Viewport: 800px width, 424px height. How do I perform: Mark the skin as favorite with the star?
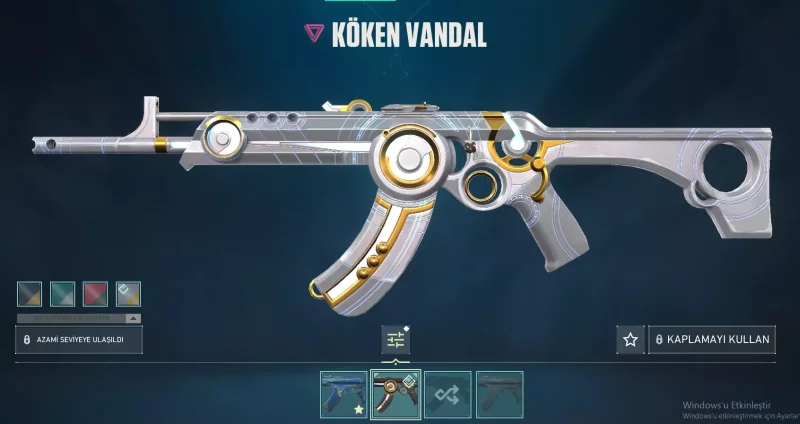point(630,340)
